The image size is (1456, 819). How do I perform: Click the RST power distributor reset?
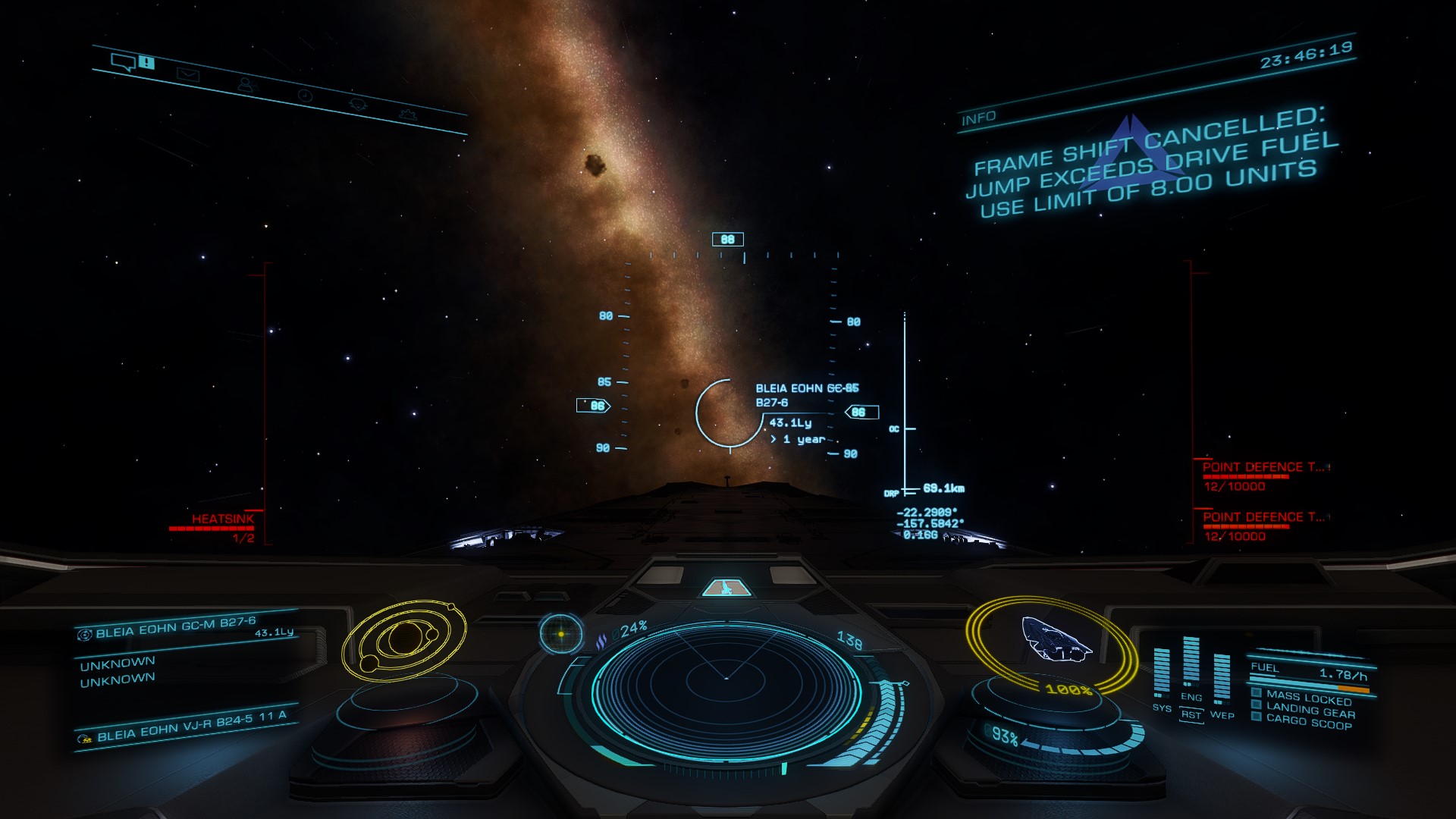point(1191,716)
